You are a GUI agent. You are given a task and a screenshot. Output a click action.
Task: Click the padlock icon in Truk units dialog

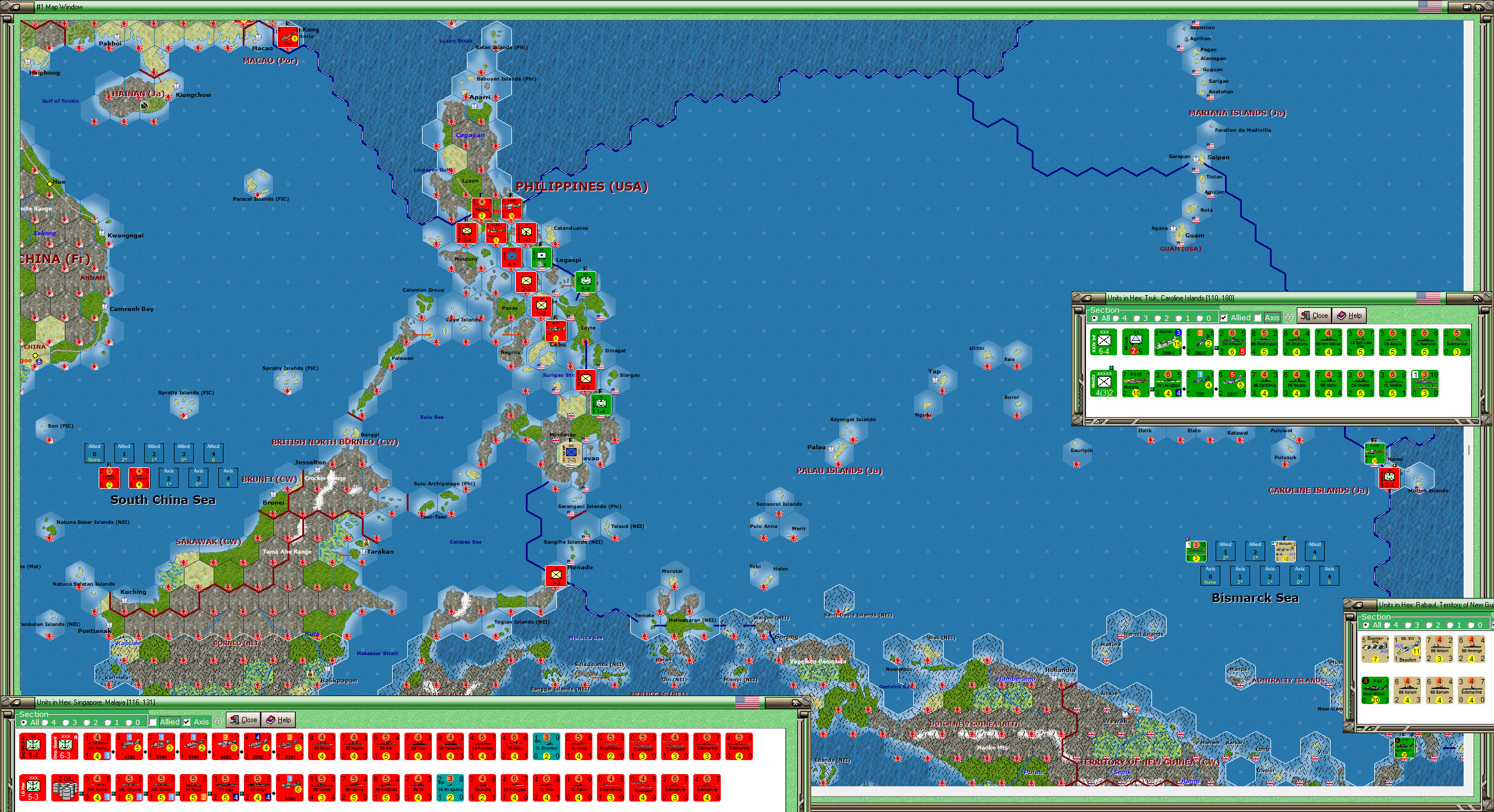tap(1289, 317)
